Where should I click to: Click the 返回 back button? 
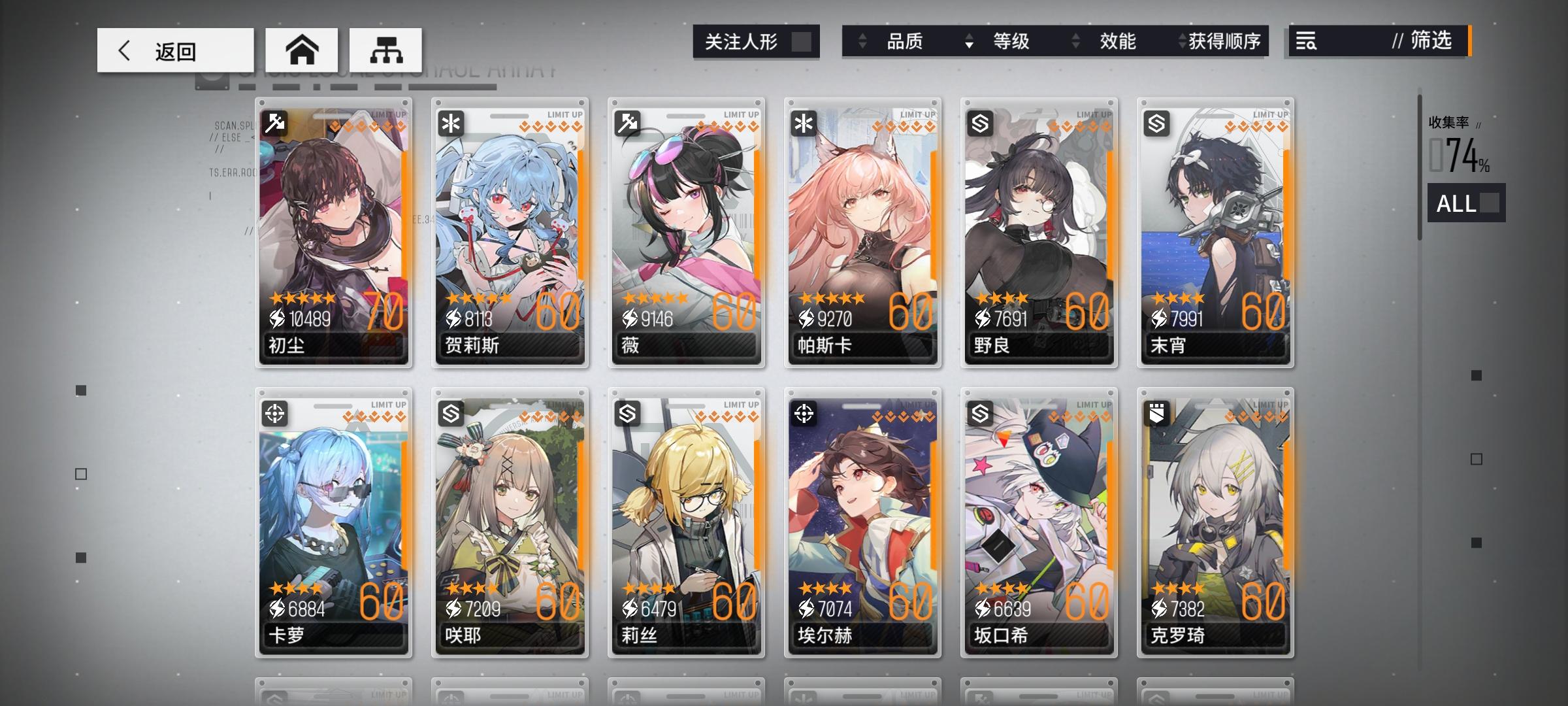174,50
